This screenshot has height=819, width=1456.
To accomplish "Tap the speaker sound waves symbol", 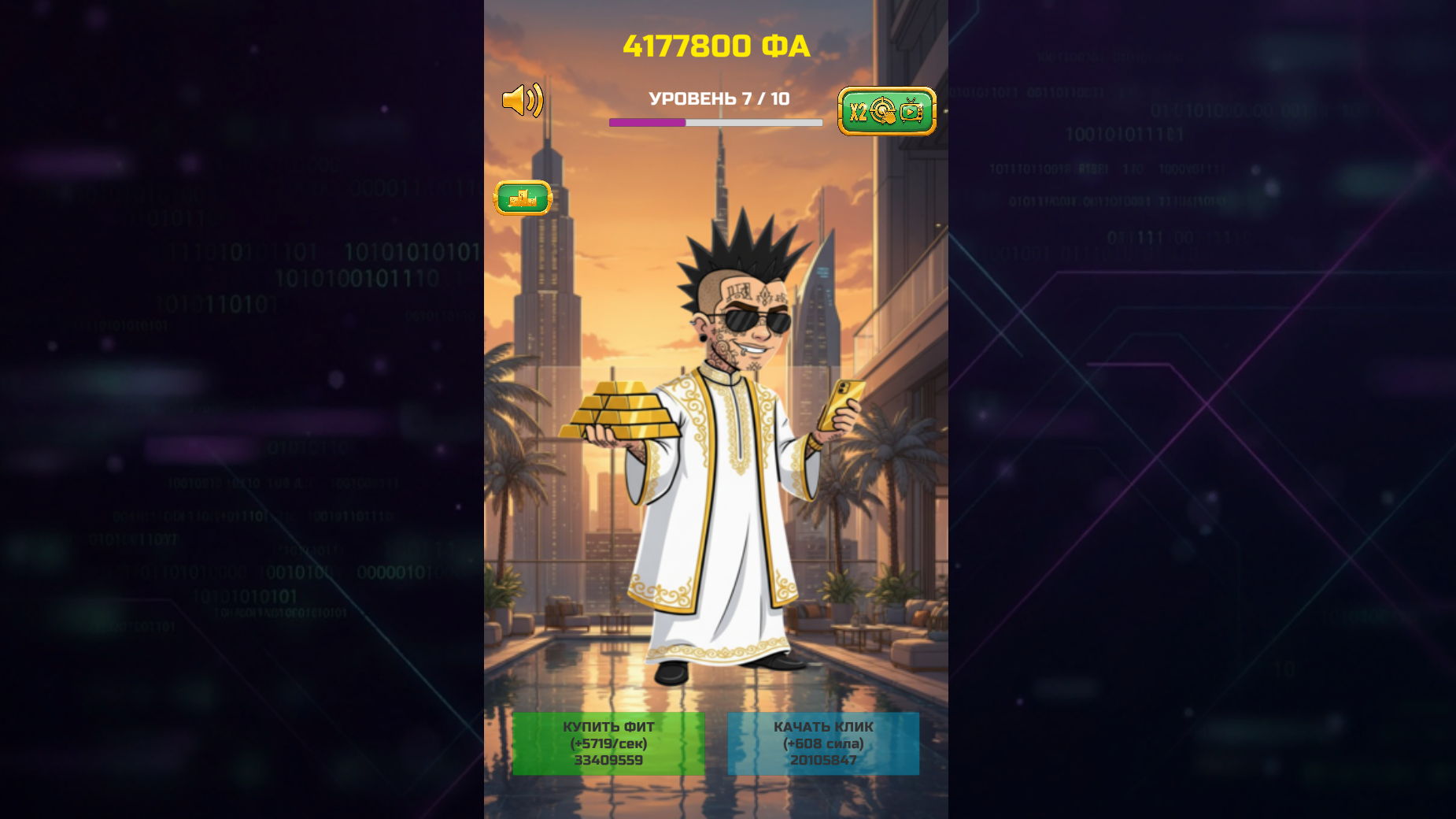I will coord(534,100).
